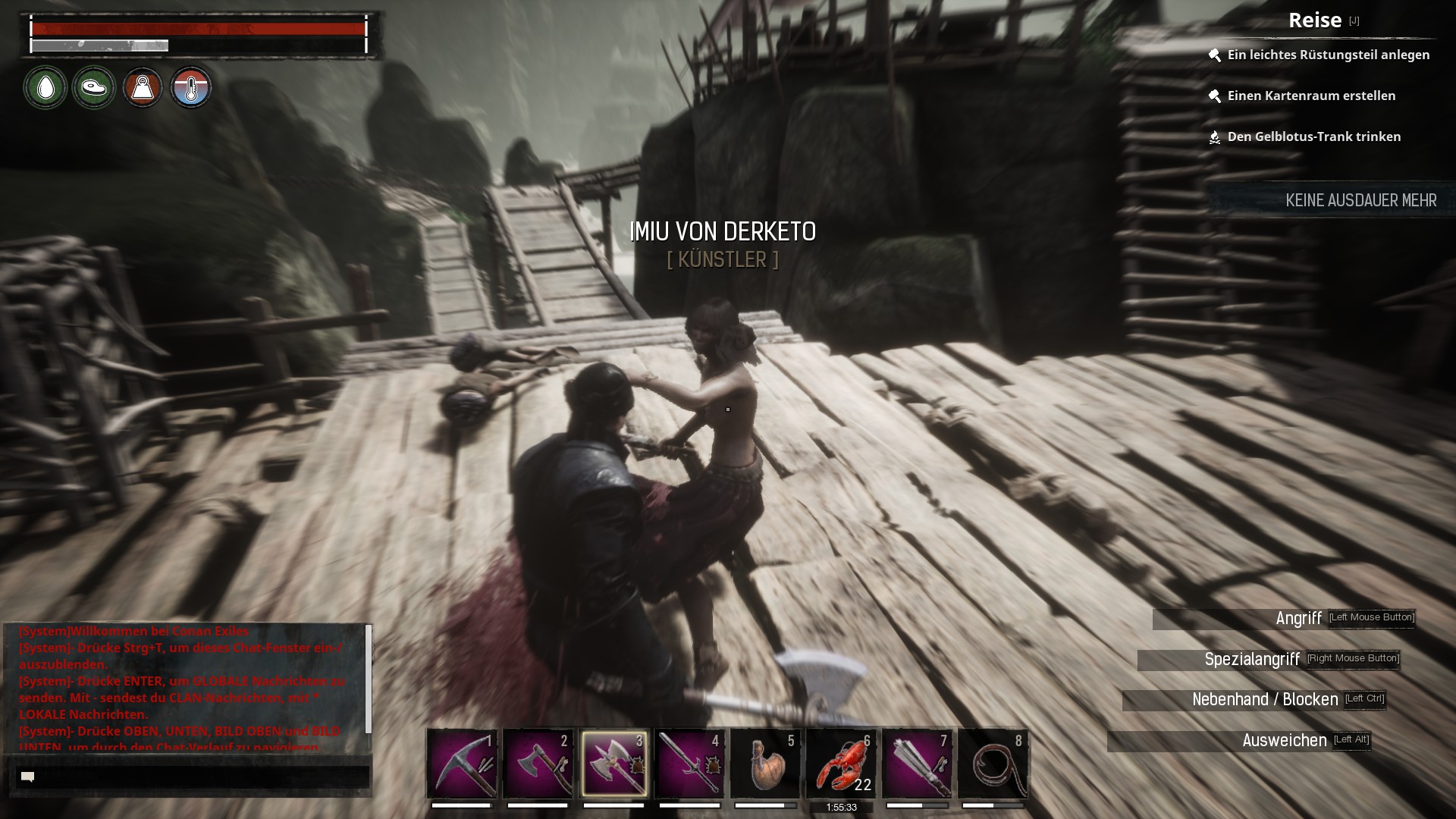Select the coiled whip in slot 8

coord(993,763)
